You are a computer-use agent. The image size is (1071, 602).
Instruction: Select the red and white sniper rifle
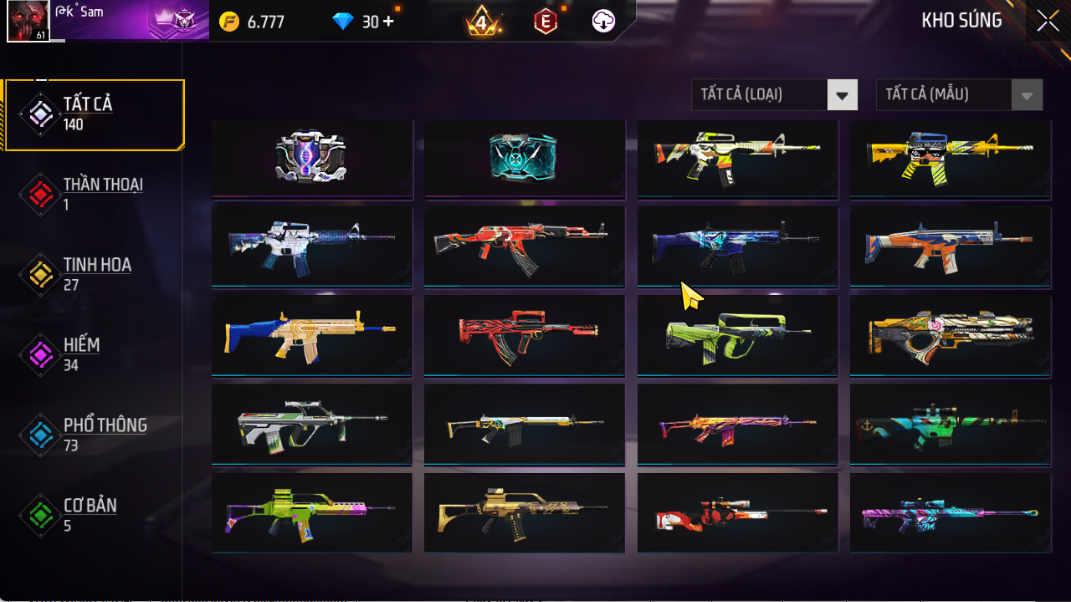tap(737, 514)
